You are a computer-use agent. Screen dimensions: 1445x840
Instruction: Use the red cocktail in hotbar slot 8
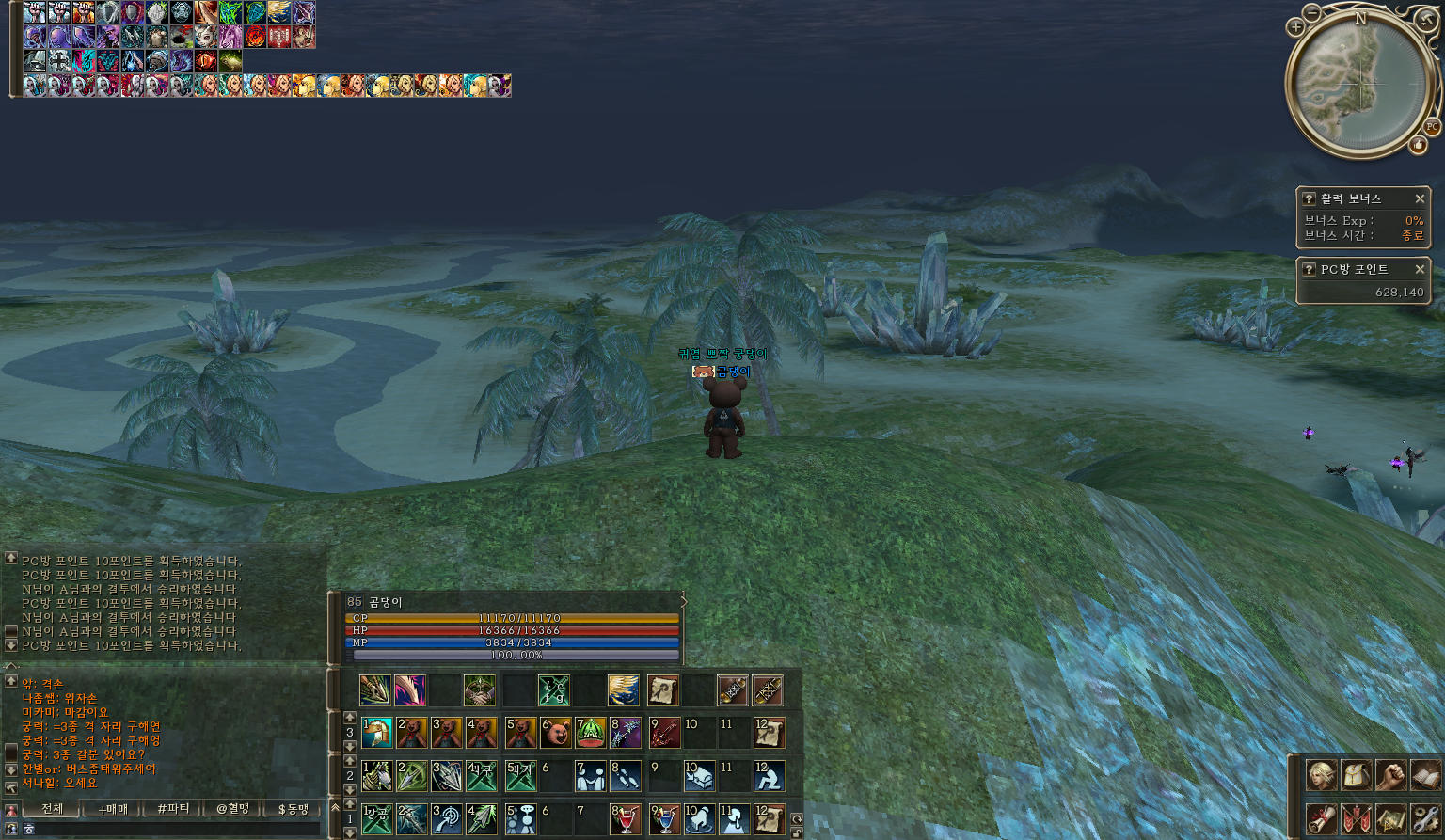click(625, 819)
